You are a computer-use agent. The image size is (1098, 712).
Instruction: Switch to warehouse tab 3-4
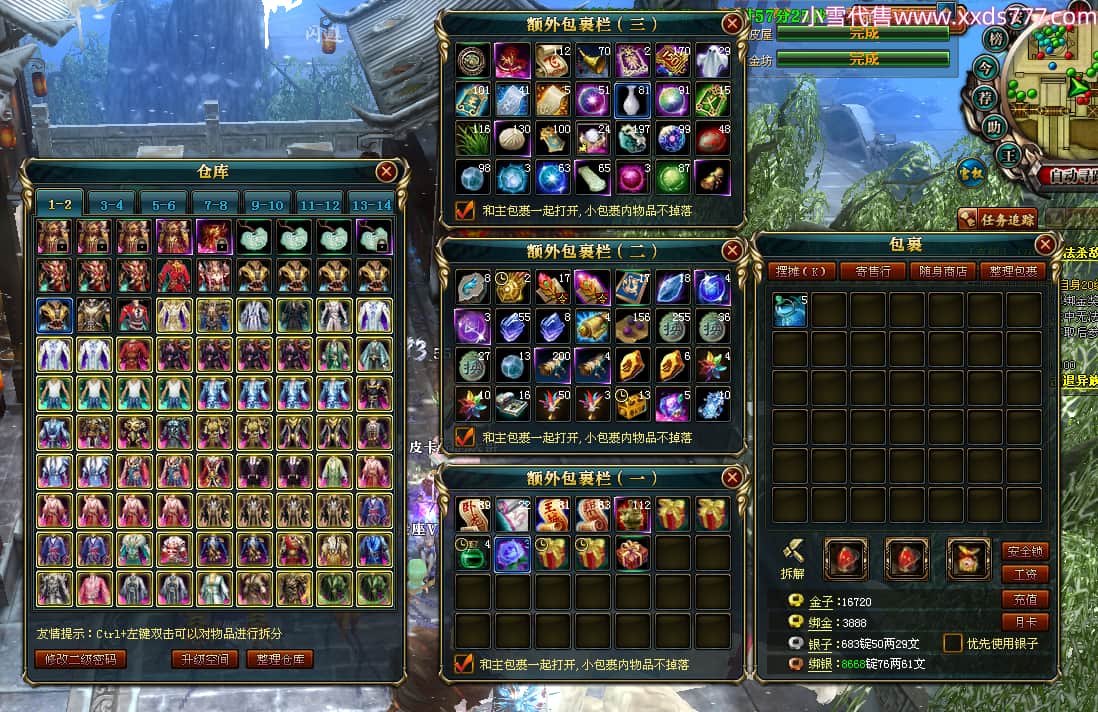click(112, 205)
